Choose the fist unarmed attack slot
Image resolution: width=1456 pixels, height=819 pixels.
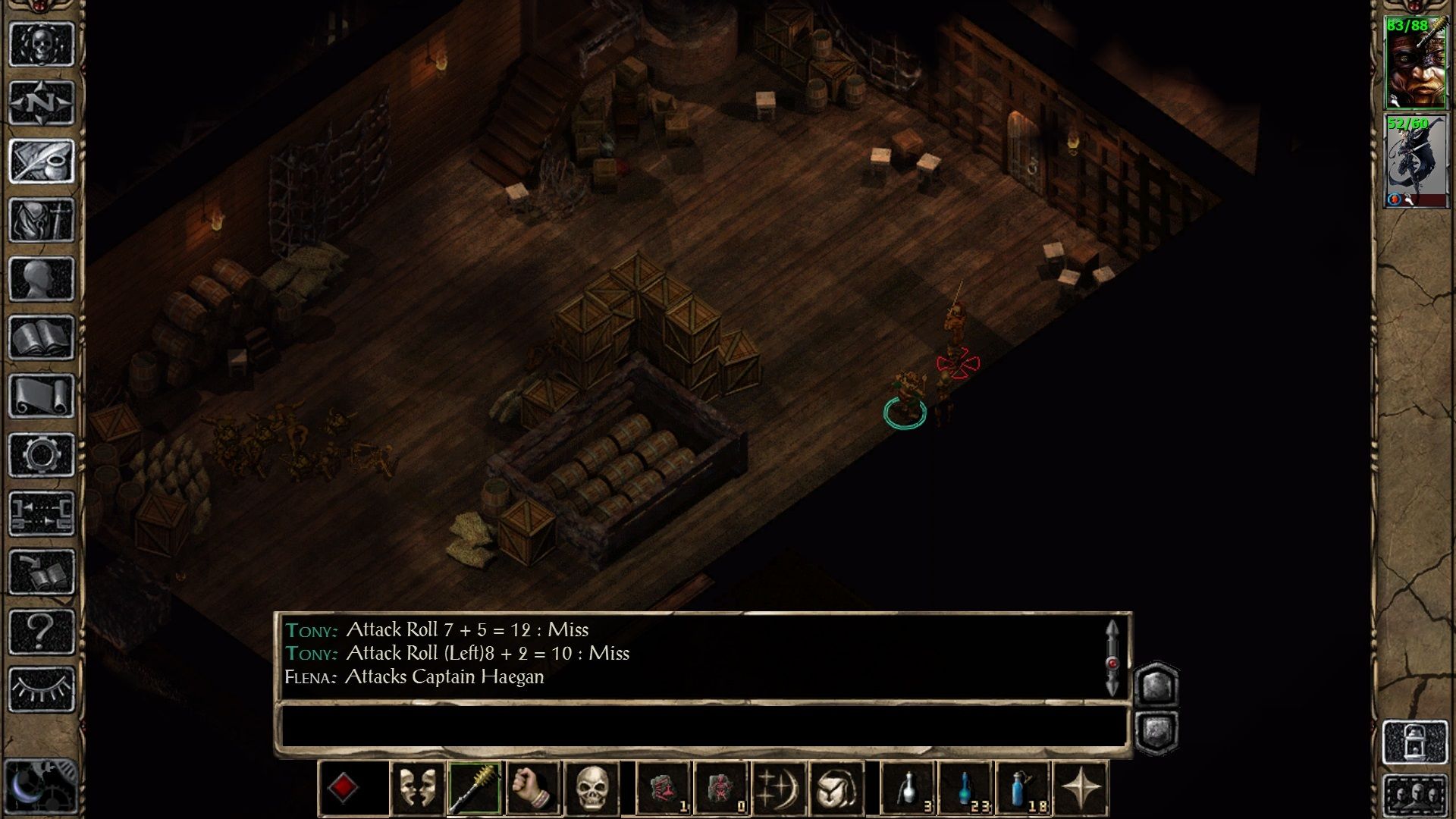(x=533, y=789)
